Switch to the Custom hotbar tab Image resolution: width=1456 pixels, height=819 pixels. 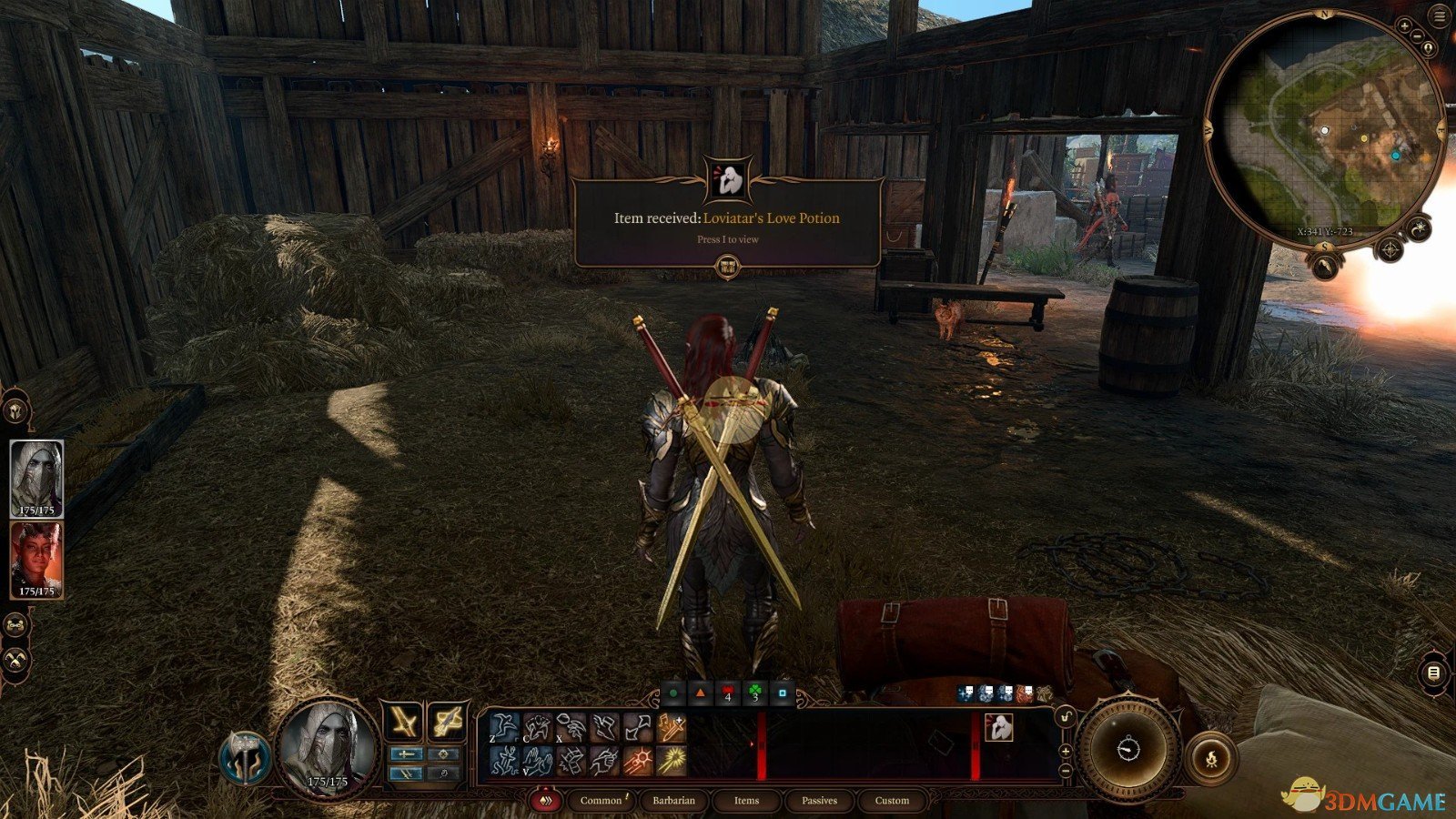892,801
